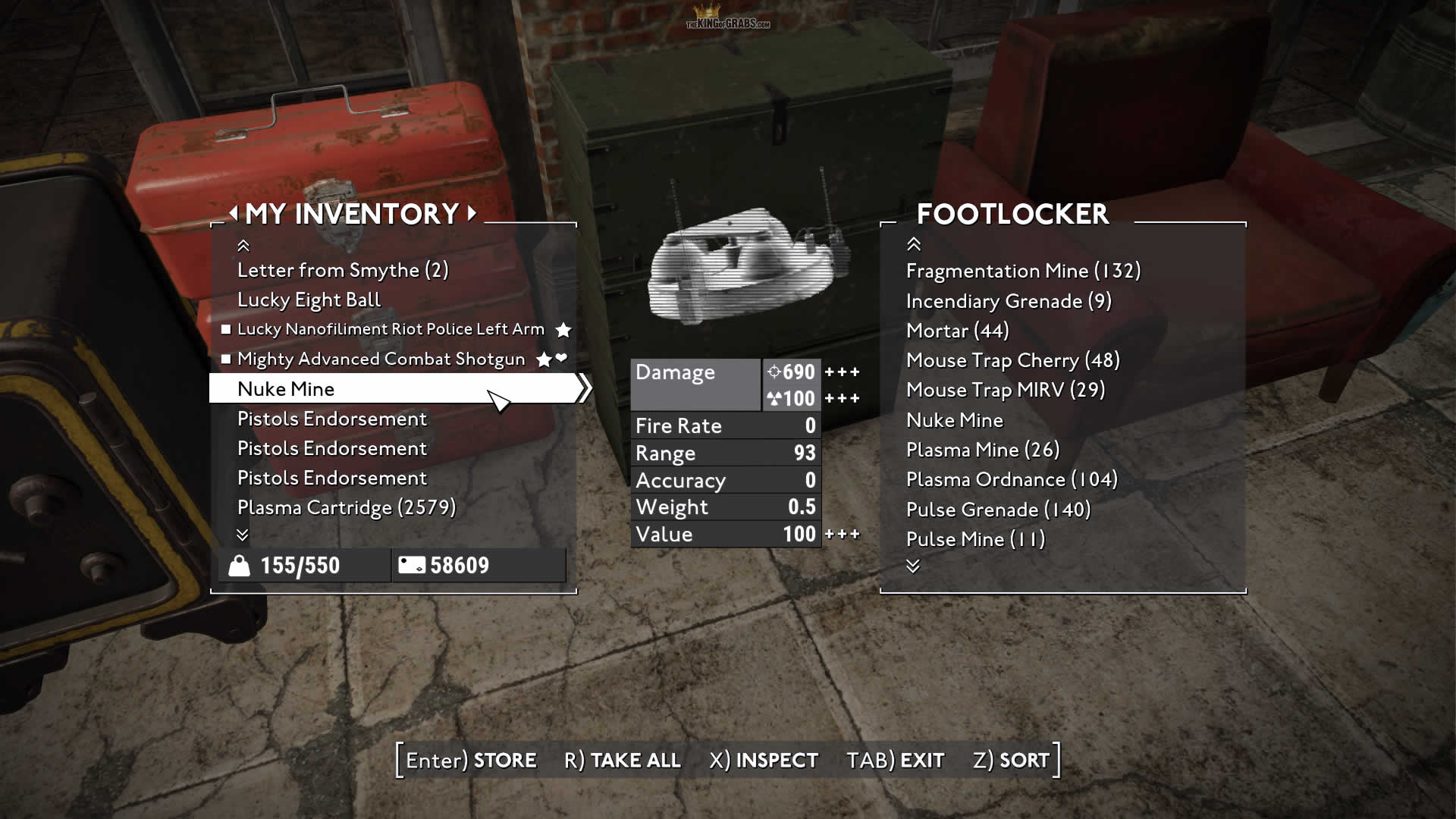Take Fragmentation Mine from the footlocker
The width and height of the screenshot is (1456, 819).
pos(1023,271)
